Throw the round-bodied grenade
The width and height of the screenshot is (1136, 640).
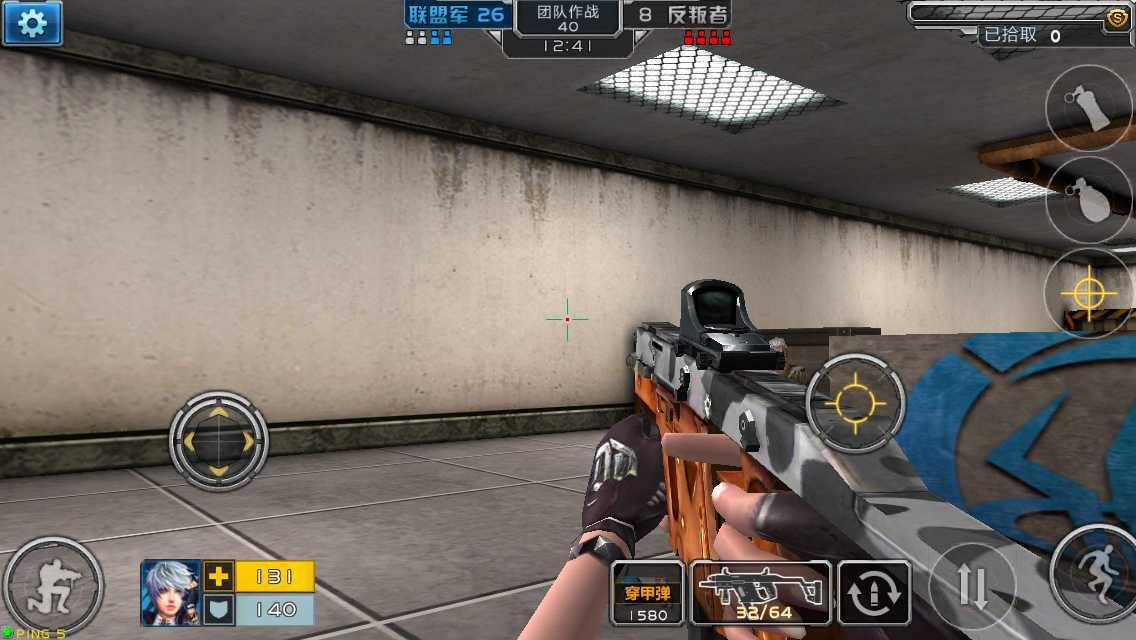tap(1091, 200)
